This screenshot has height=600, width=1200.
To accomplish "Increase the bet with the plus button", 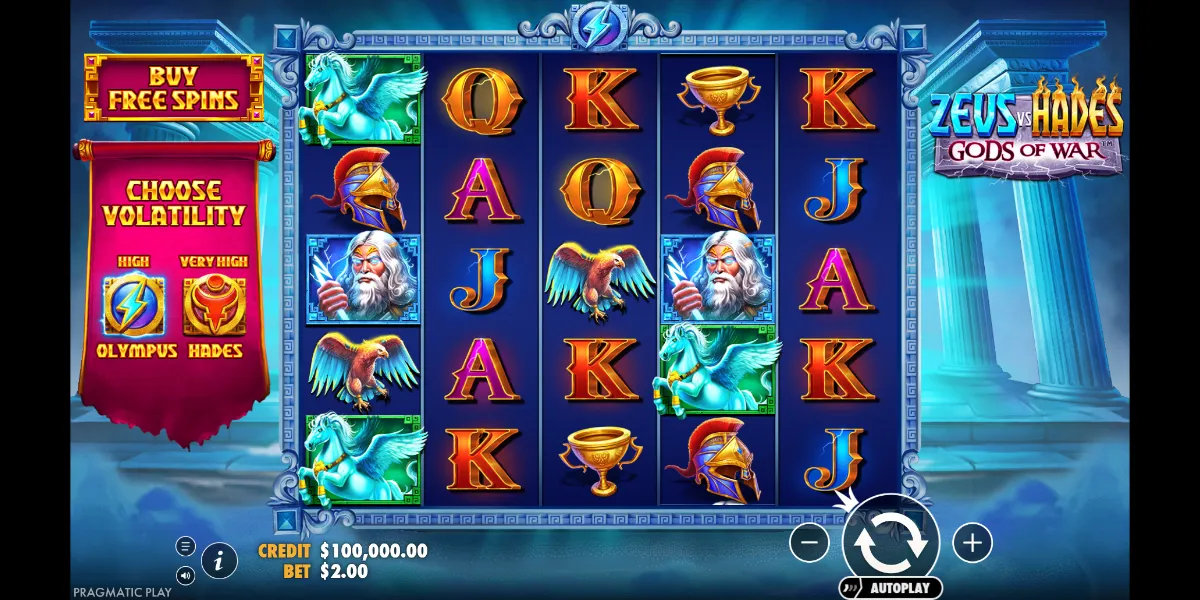I will [971, 543].
